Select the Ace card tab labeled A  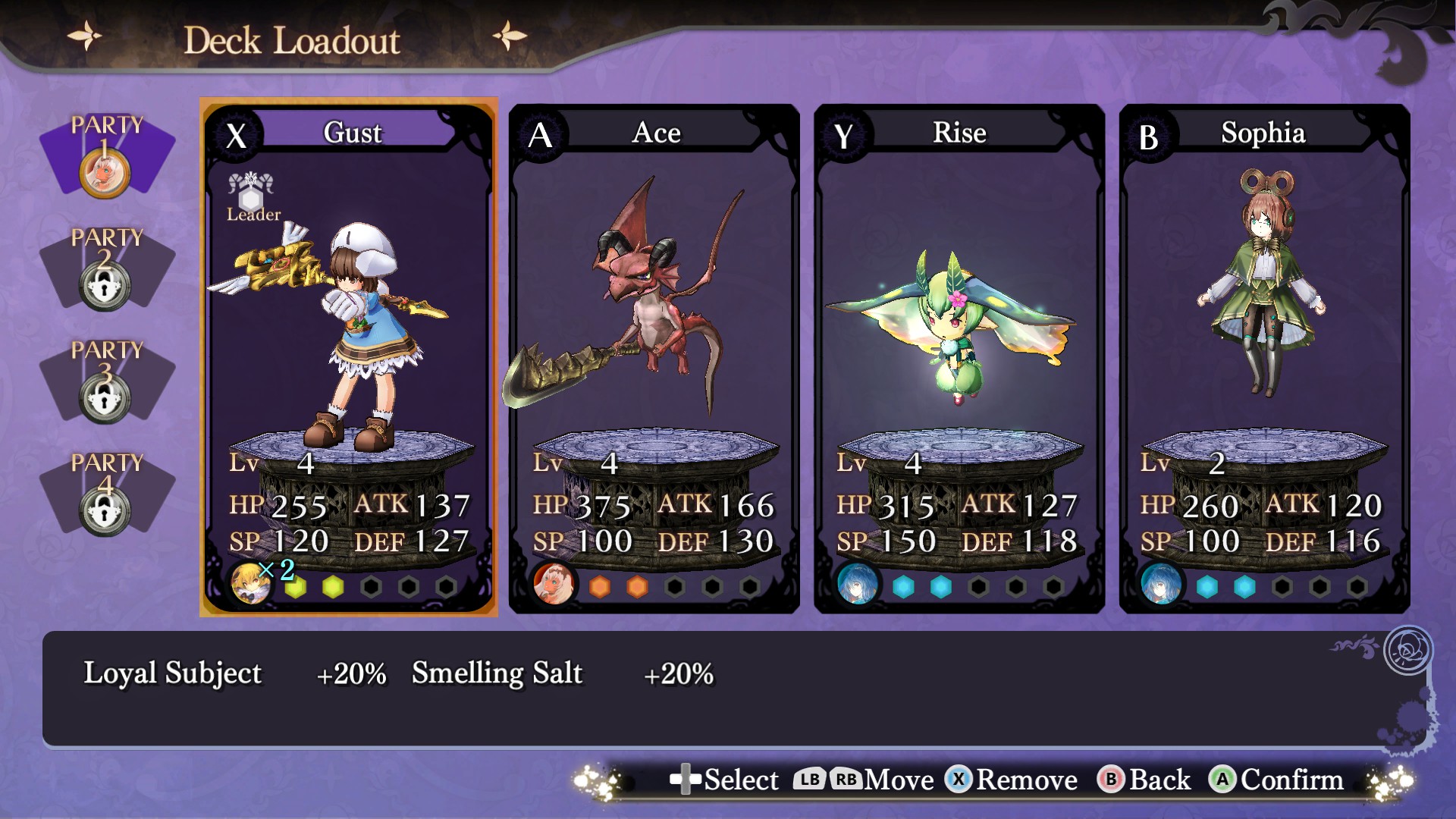pyautogui.click(x=540, y=135)
